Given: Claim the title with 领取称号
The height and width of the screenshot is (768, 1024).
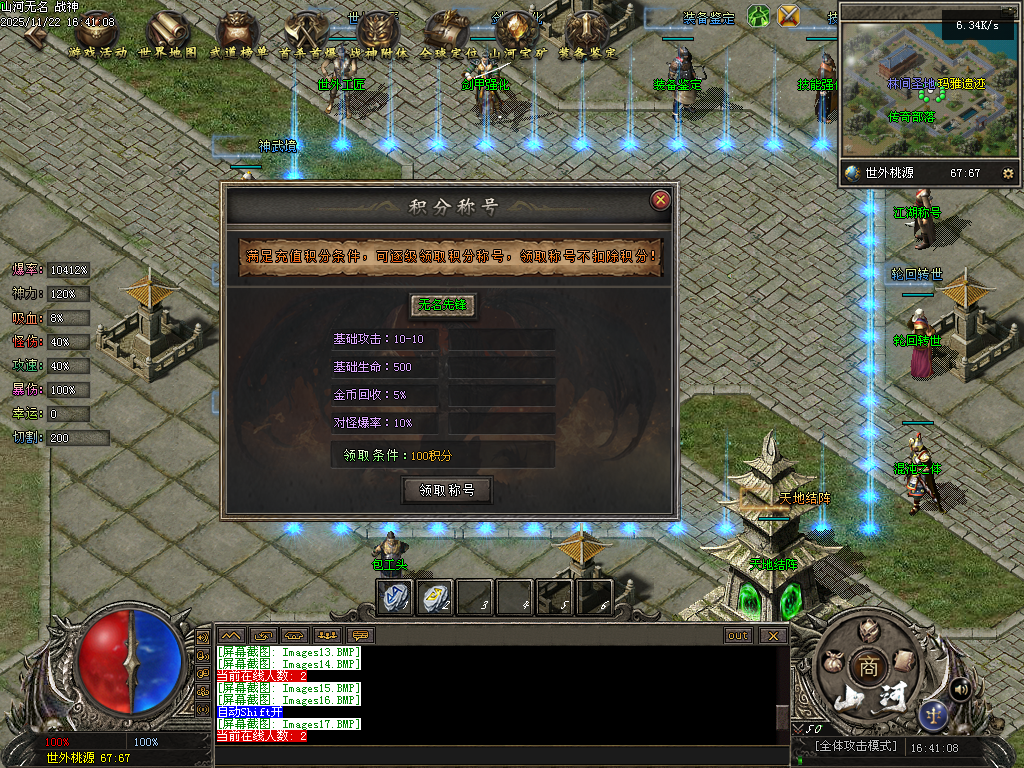Looking at the screenshot, I should click(x=447, y=490).
